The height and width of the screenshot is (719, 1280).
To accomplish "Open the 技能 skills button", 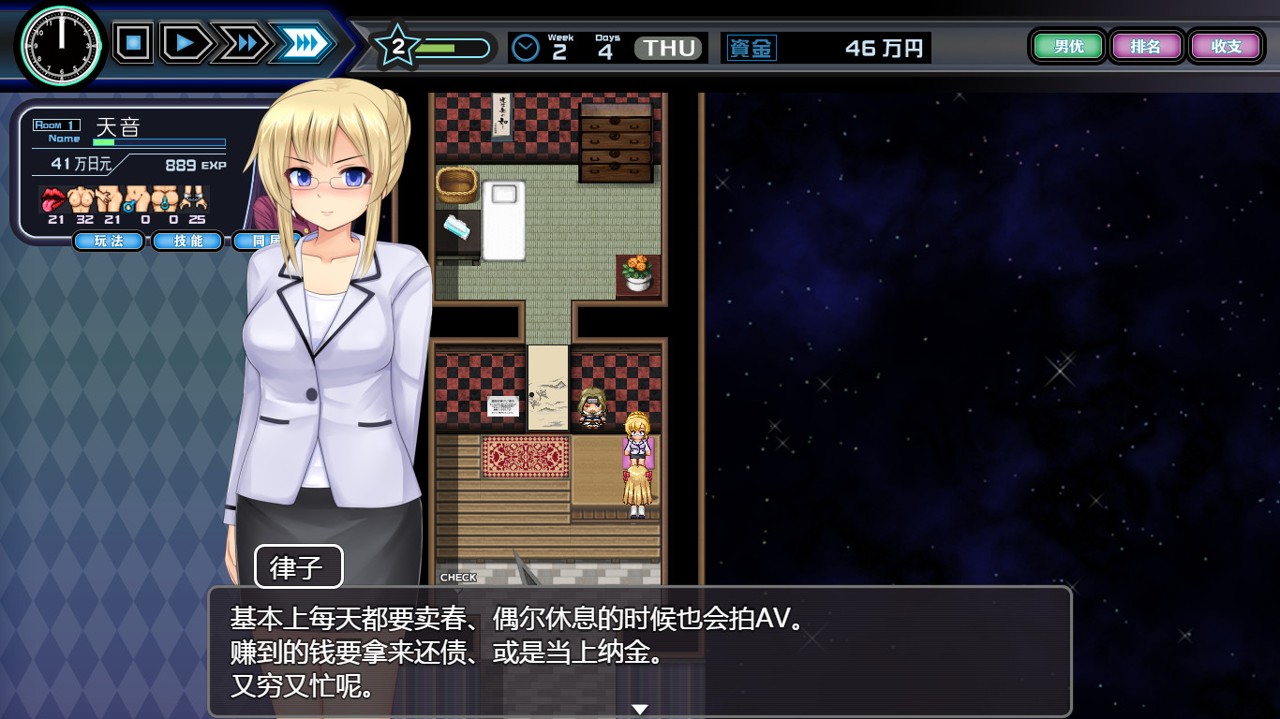I will click(x=187, y=241).
